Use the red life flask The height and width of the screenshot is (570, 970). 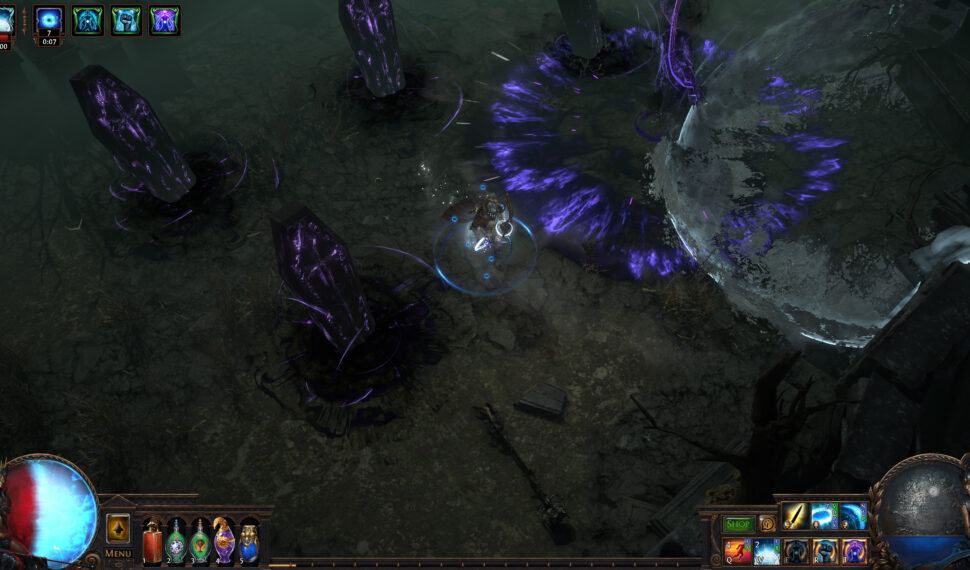click(x=152, y=541)
